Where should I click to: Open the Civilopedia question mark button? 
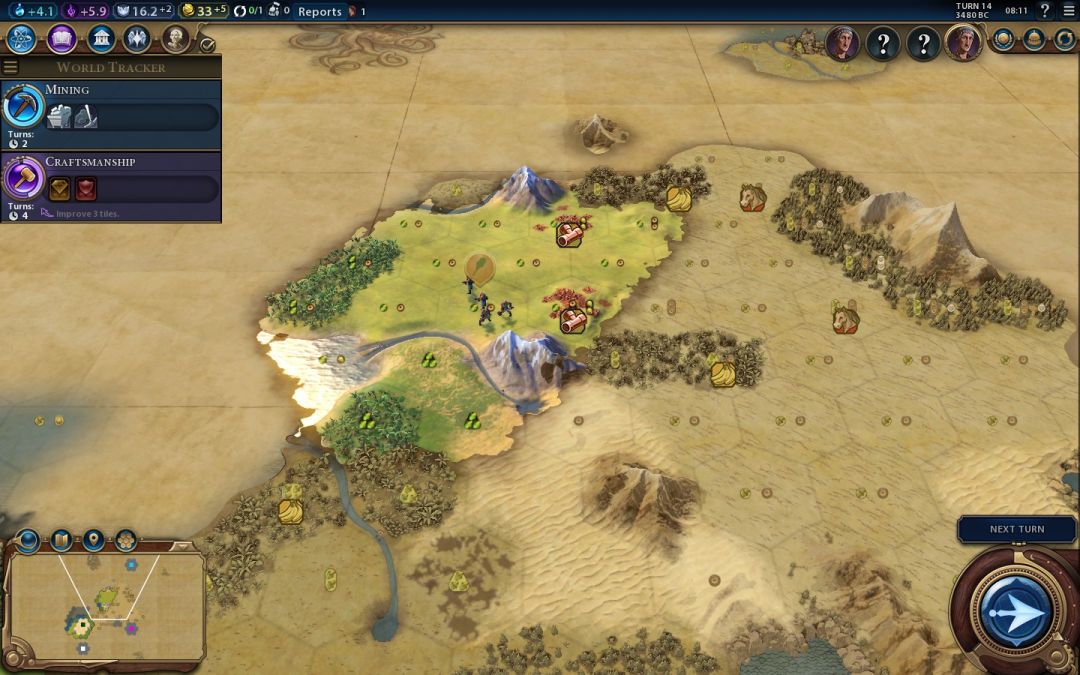[1045, 11]
